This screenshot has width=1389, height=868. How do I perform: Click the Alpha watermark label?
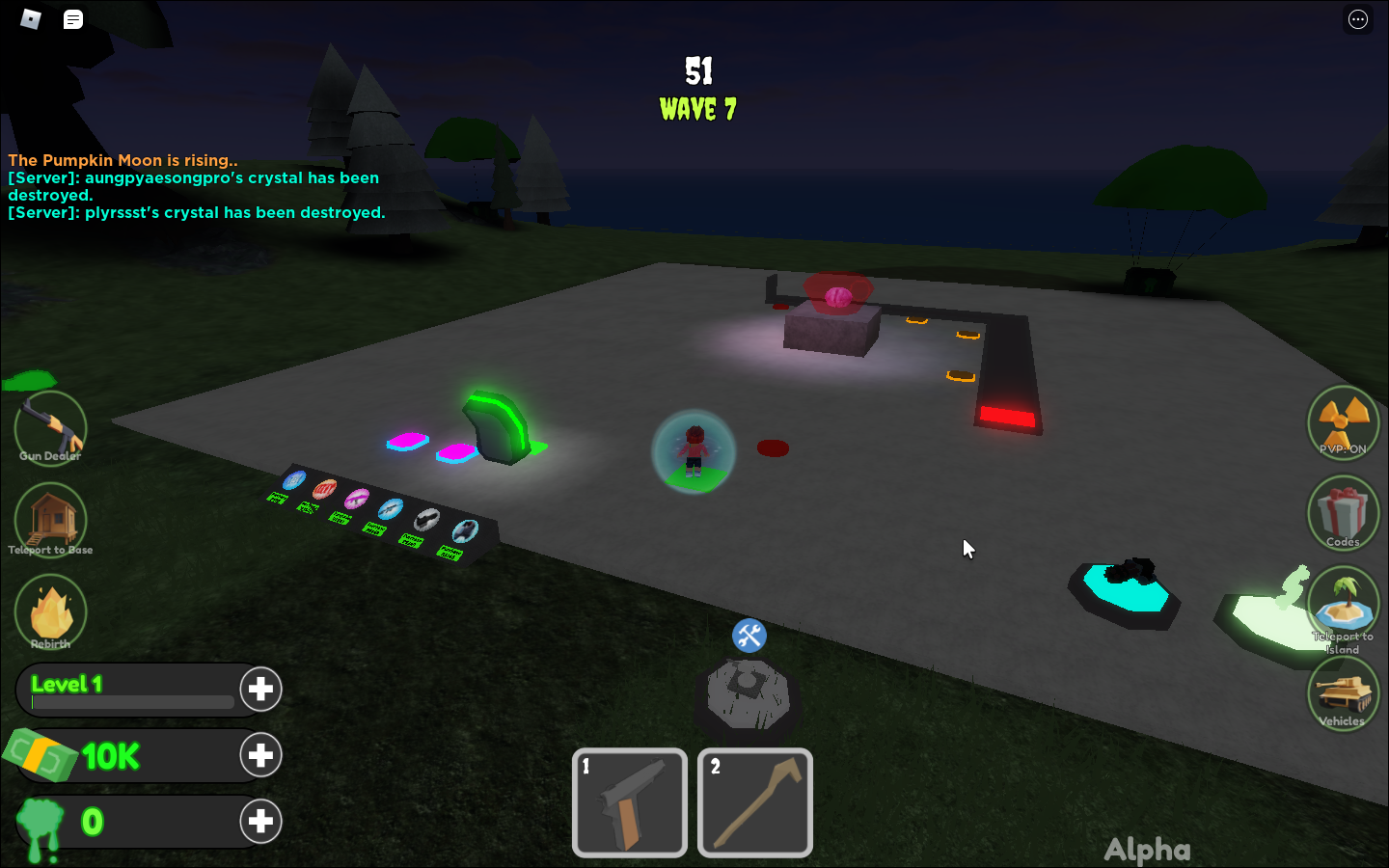1147,849
